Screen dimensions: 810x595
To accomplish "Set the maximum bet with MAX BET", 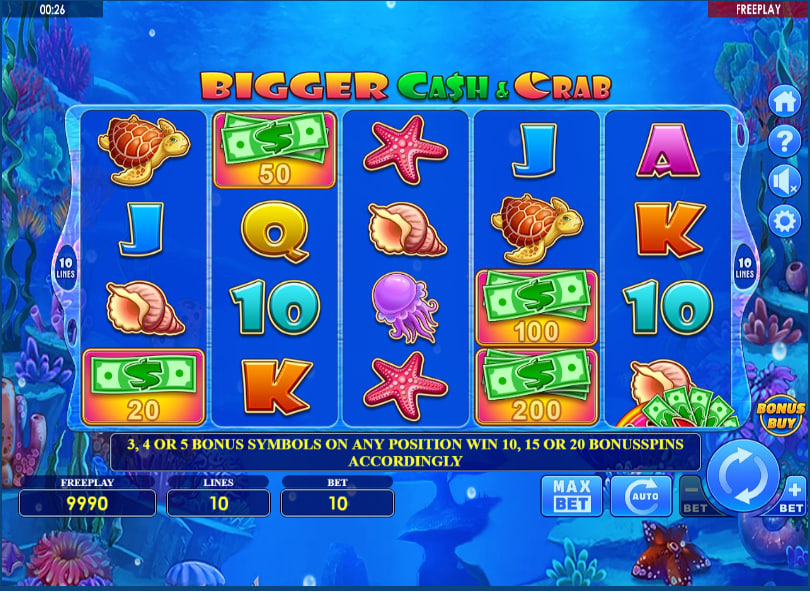I will 571,495.
